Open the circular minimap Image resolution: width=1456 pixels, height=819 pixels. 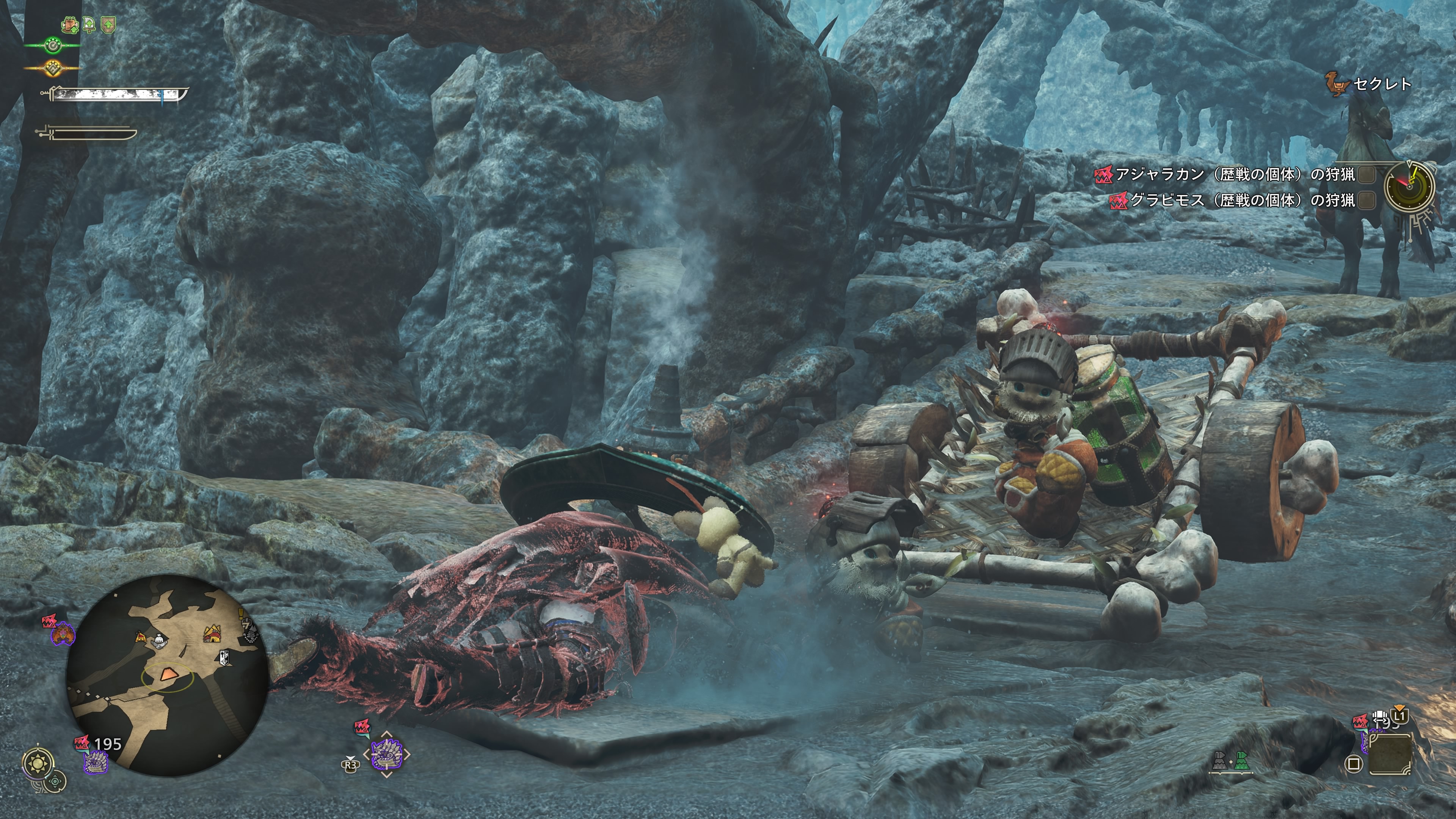coord(167,675)
